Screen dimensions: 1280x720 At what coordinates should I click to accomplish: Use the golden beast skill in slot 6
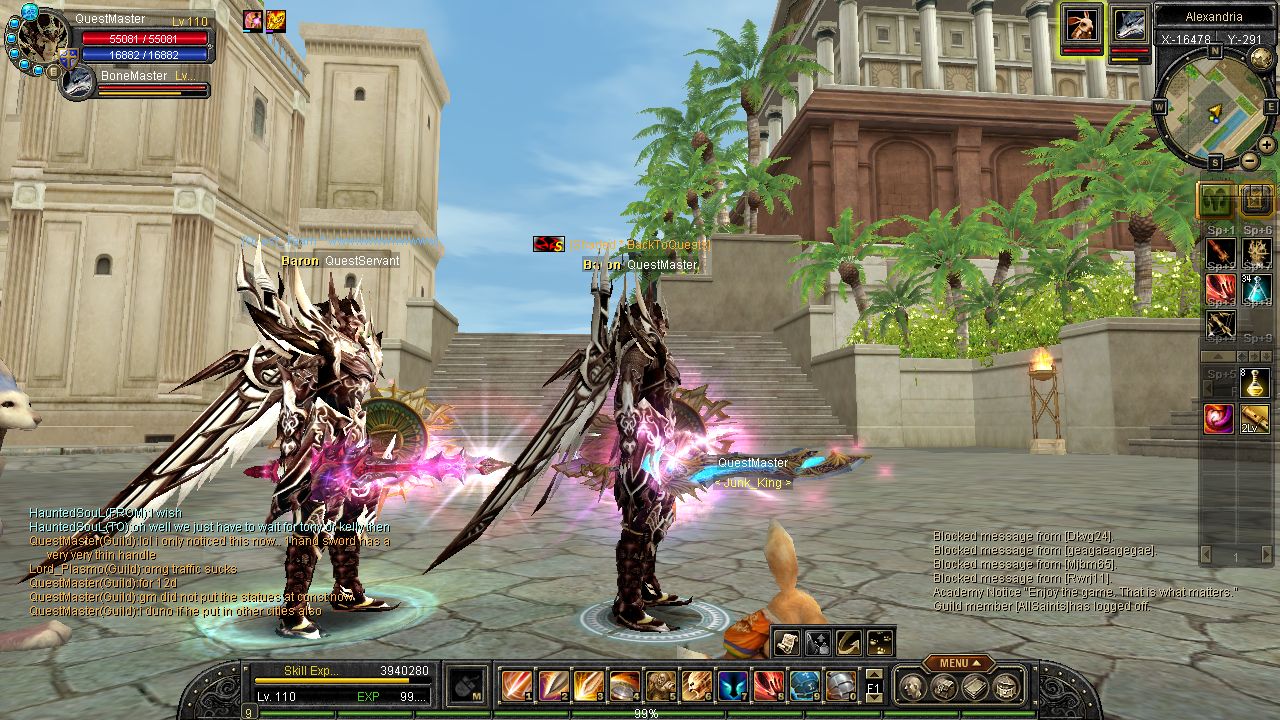(x=697, y=686)
